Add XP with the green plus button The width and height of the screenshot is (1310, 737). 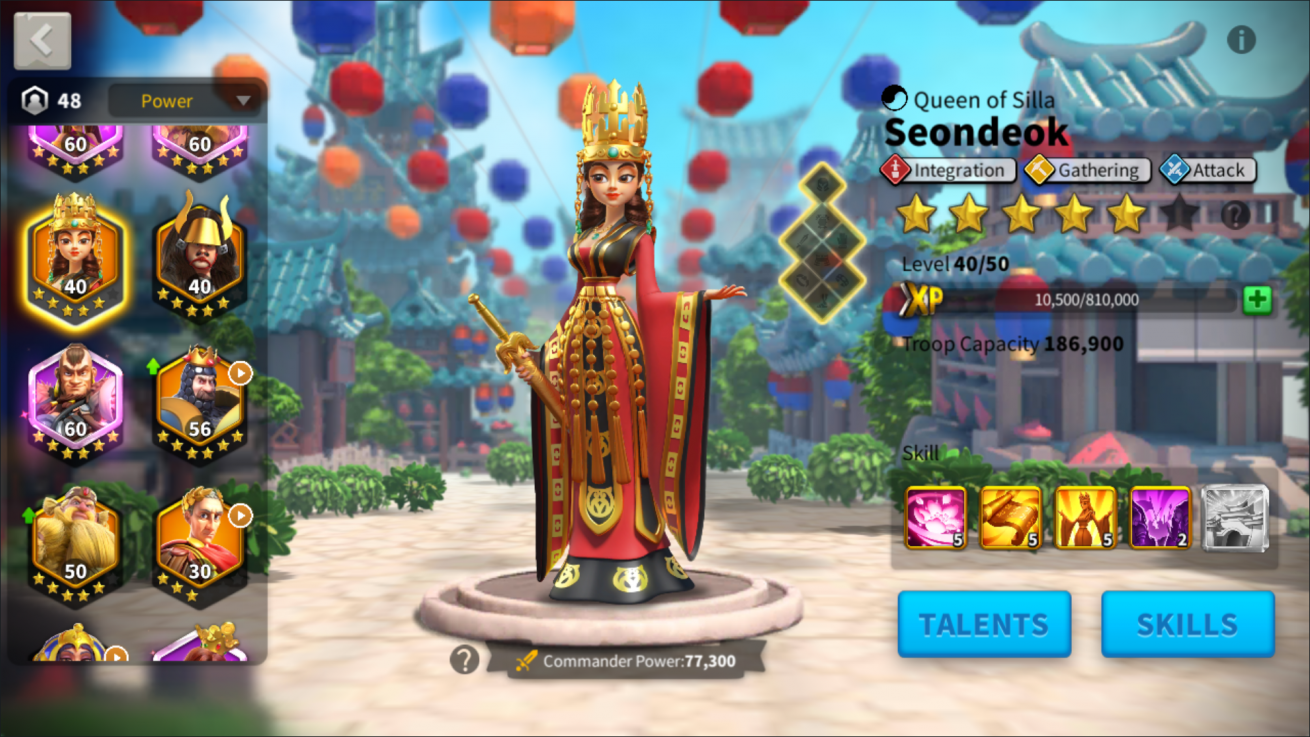point(1257,300)
